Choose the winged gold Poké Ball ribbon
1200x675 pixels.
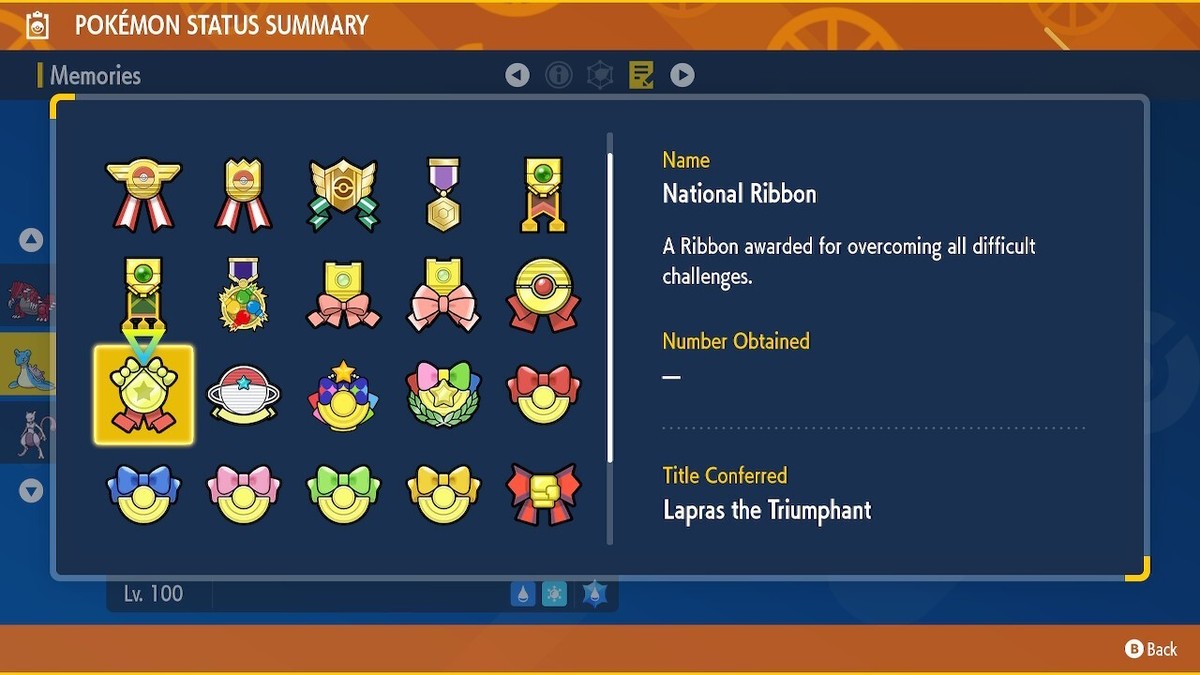(x=143, y=194)
